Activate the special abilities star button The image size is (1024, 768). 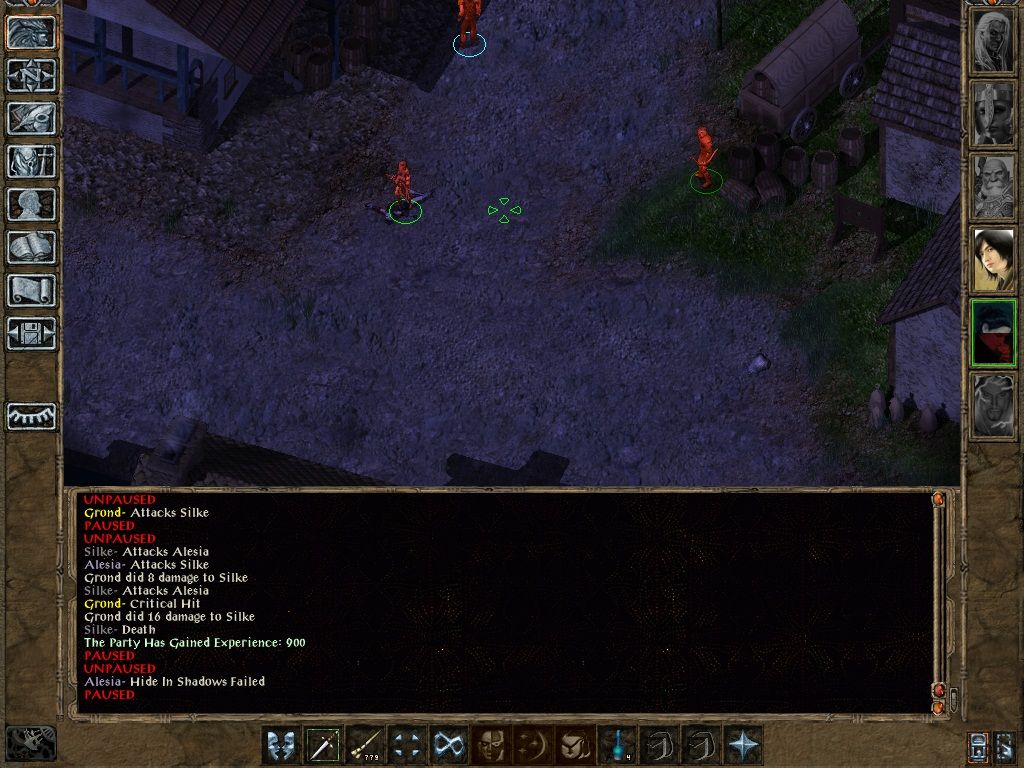point(744,745)
